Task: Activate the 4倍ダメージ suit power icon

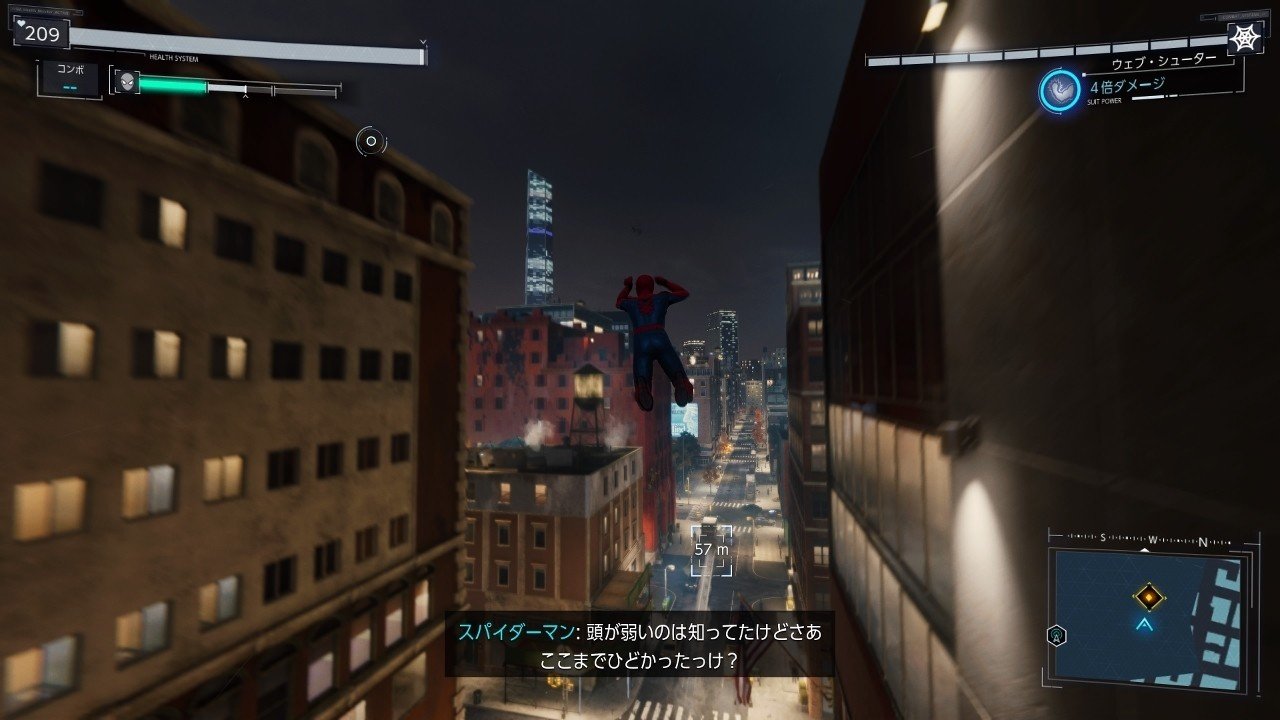Action: [1058, 89]
